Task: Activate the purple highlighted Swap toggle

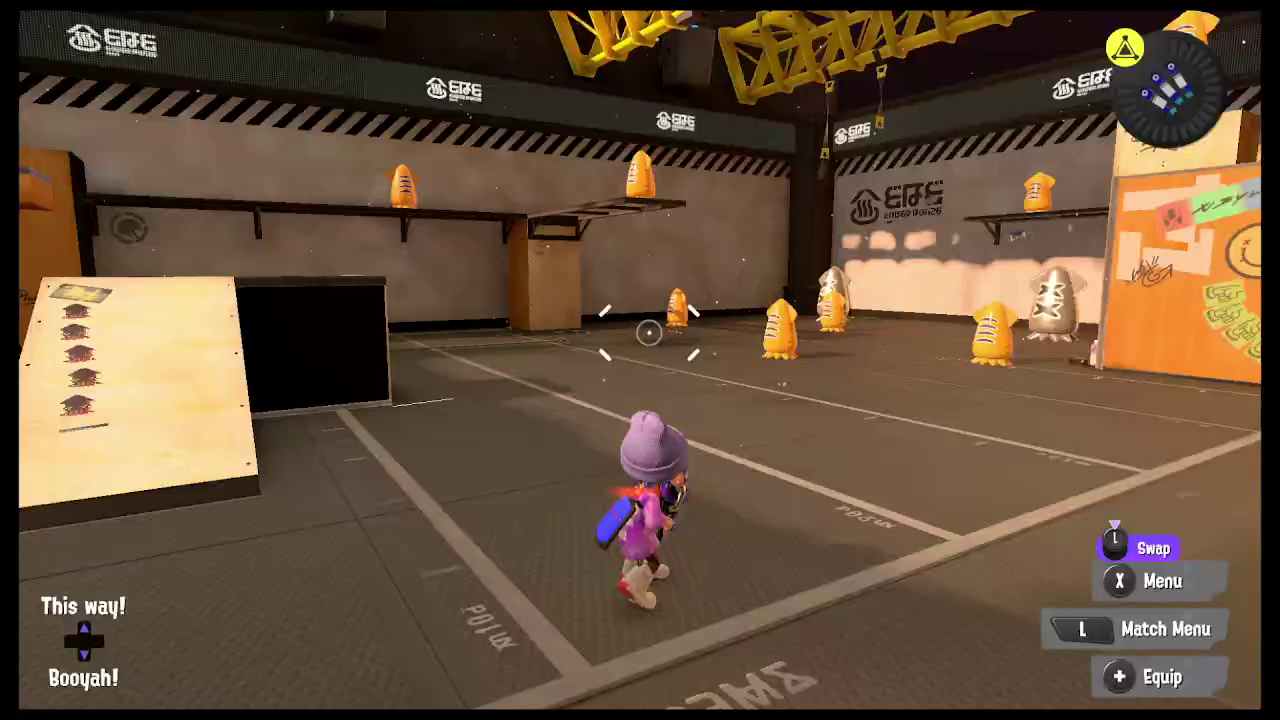Action: pos(1140,548)
